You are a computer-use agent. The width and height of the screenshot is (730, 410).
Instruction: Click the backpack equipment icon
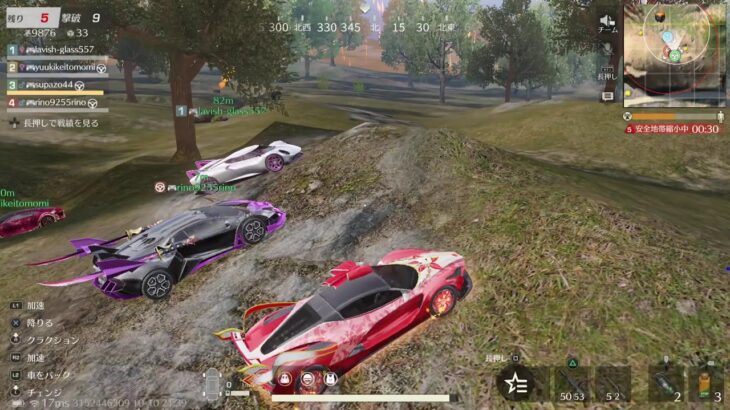(328, 379)
